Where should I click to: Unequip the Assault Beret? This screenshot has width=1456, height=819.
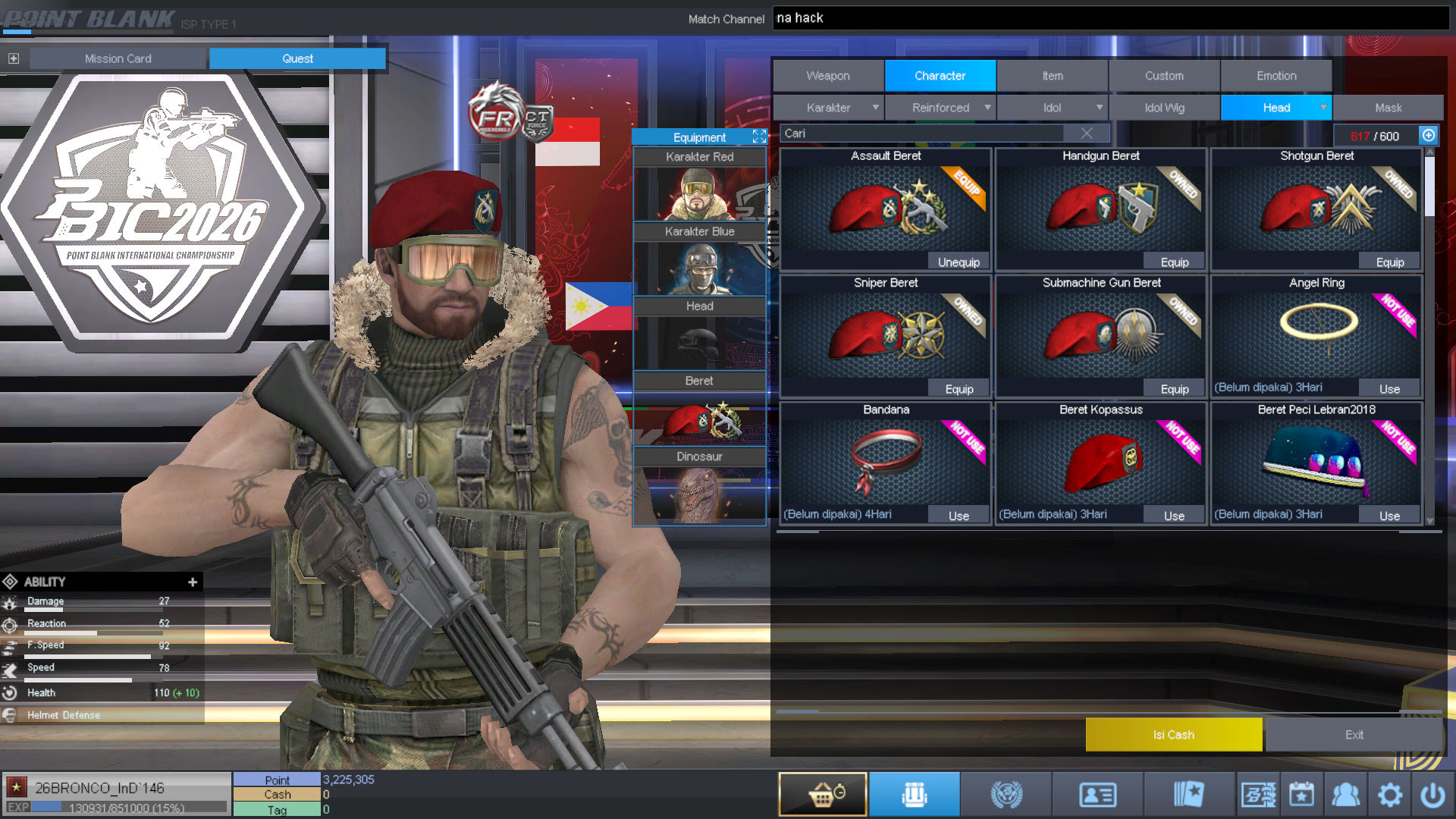[x=959, y=262]
